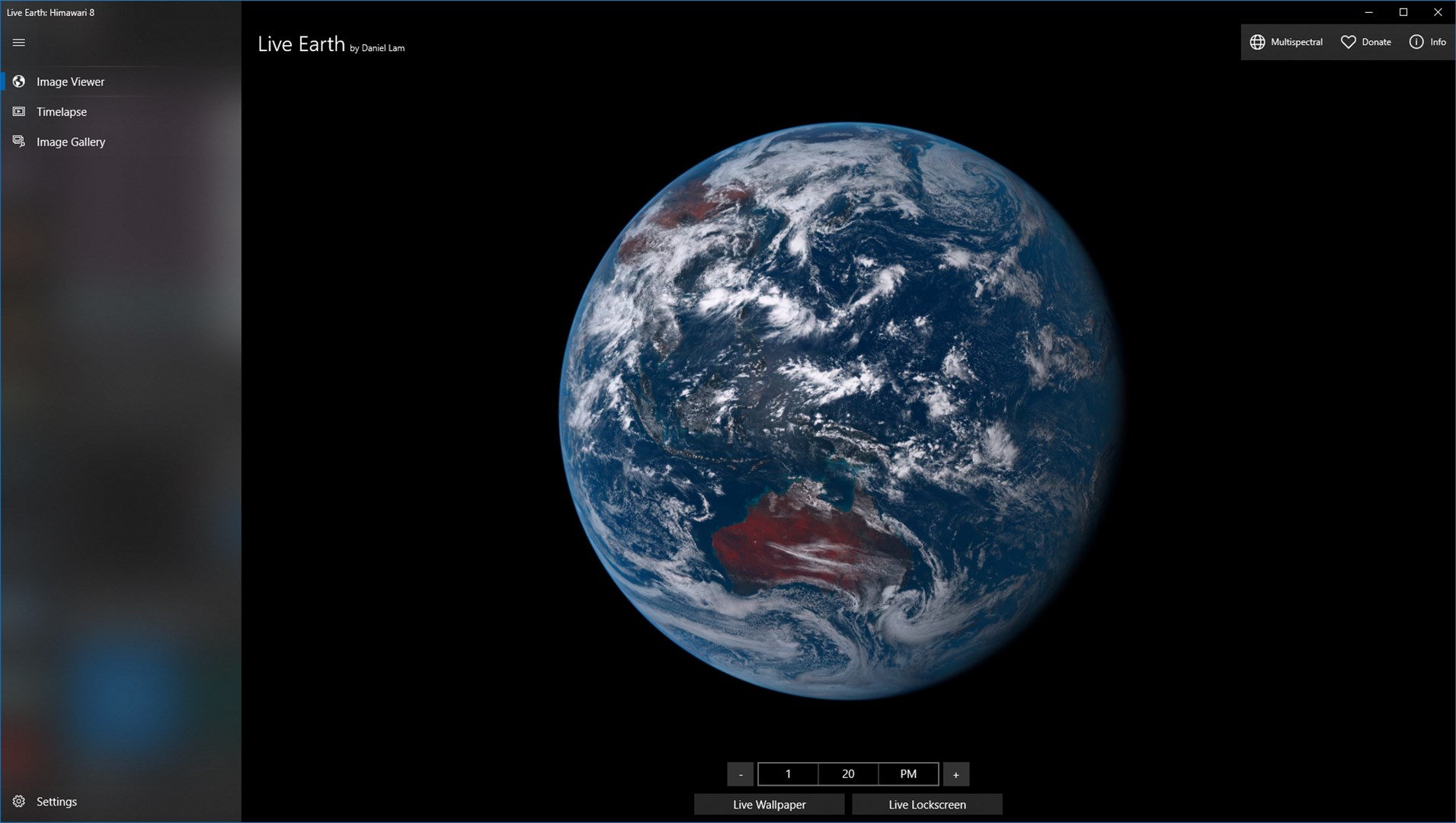Decrease time with the minus stepper
Viewport: 1456px width, 823px height.
pos(740,773)
